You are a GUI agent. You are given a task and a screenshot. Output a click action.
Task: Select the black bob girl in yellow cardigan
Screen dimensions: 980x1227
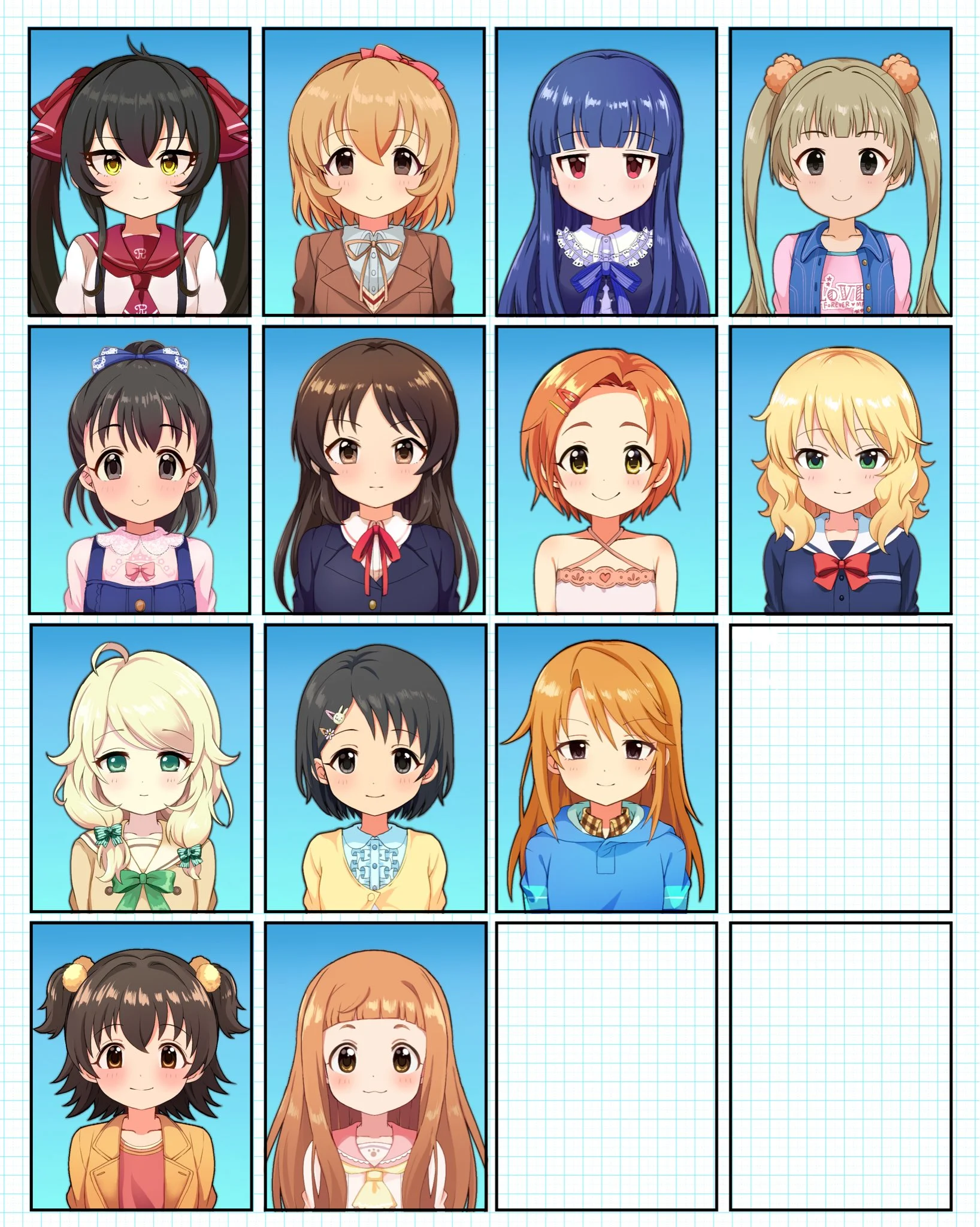click(375, 769)
